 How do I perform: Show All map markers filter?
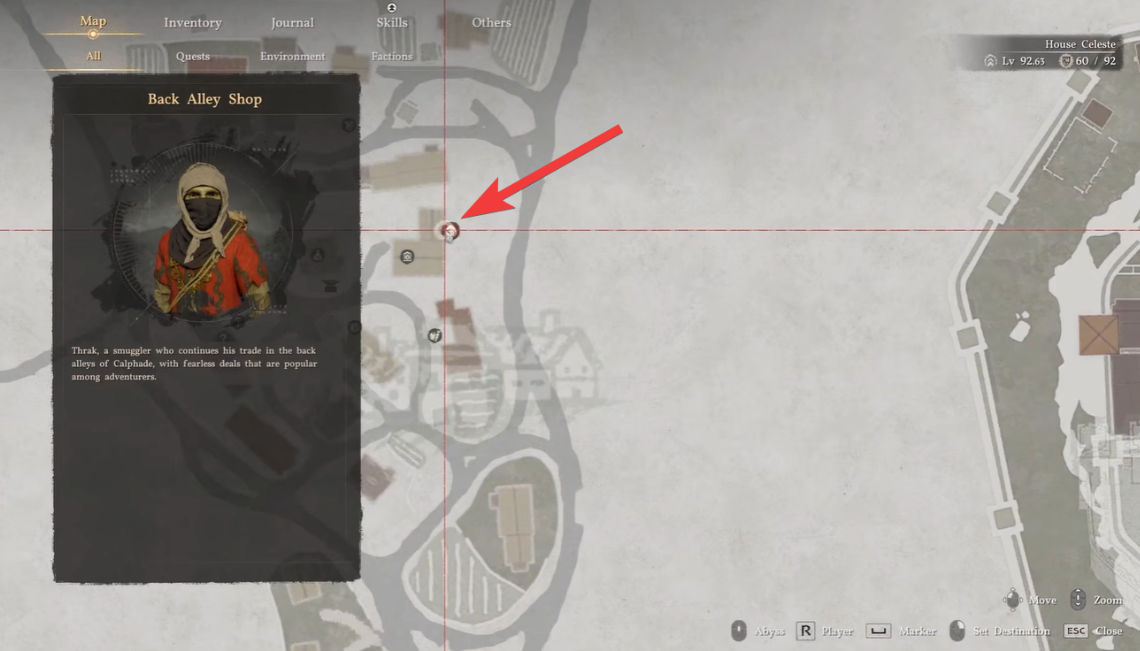(x=93, y=56)
